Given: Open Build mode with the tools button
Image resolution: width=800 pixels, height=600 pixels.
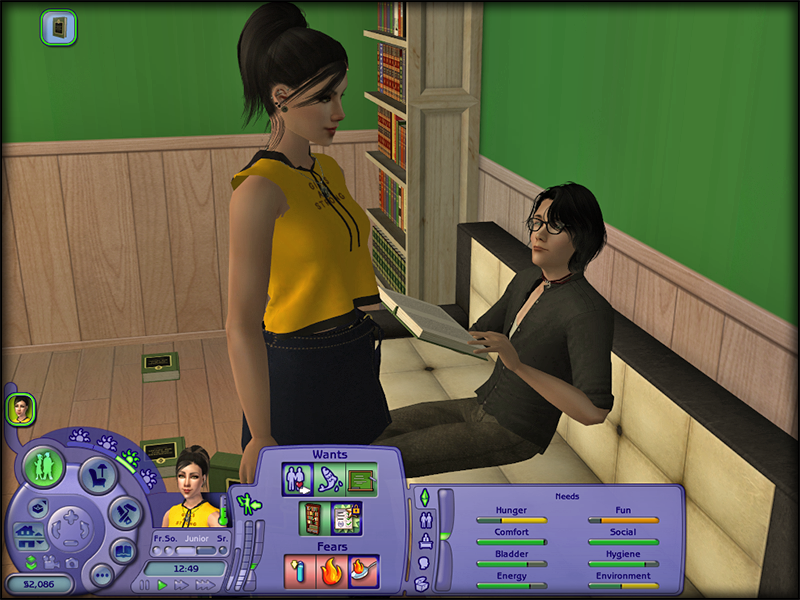Looking at the screenshot, I should click(x=122, y=513).
